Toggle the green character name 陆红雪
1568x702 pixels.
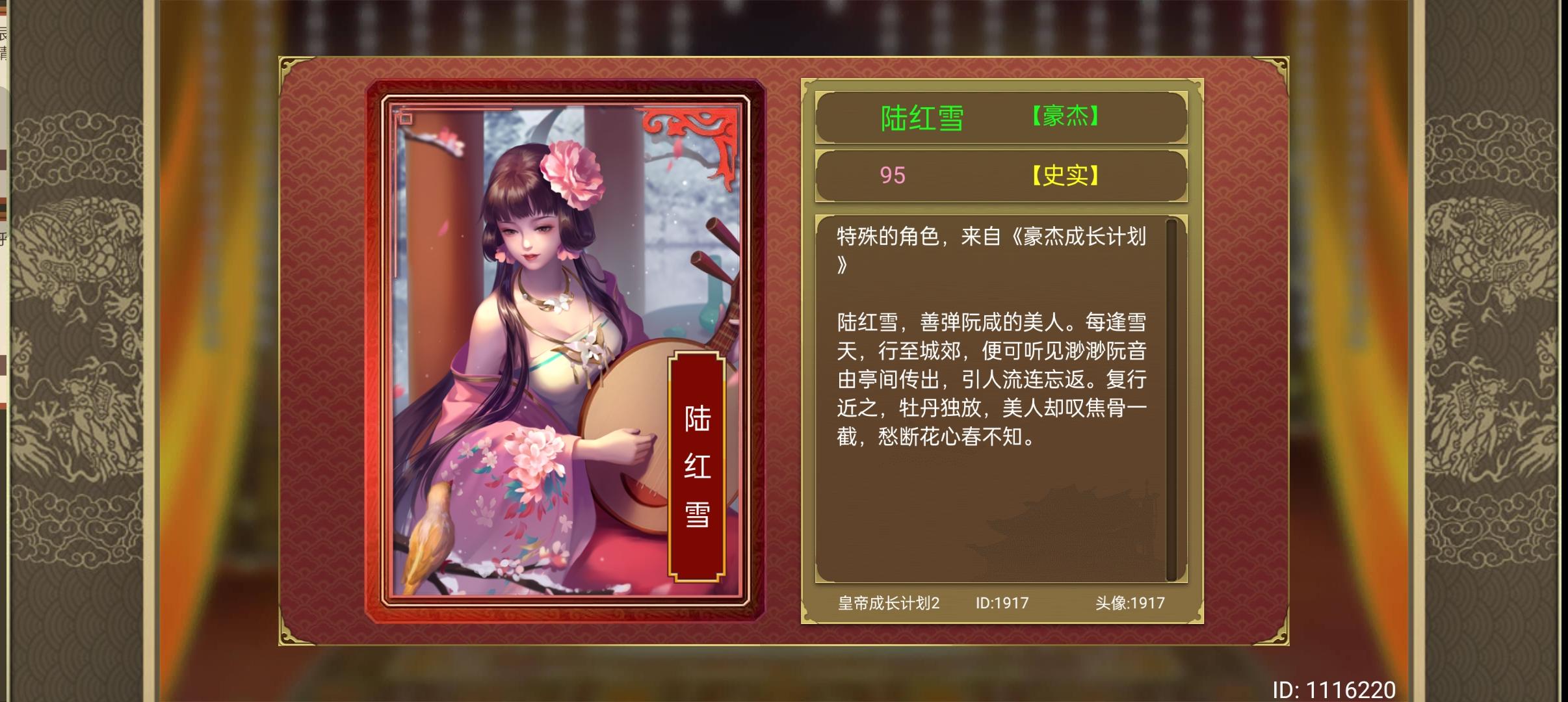[x=922, y=115]
